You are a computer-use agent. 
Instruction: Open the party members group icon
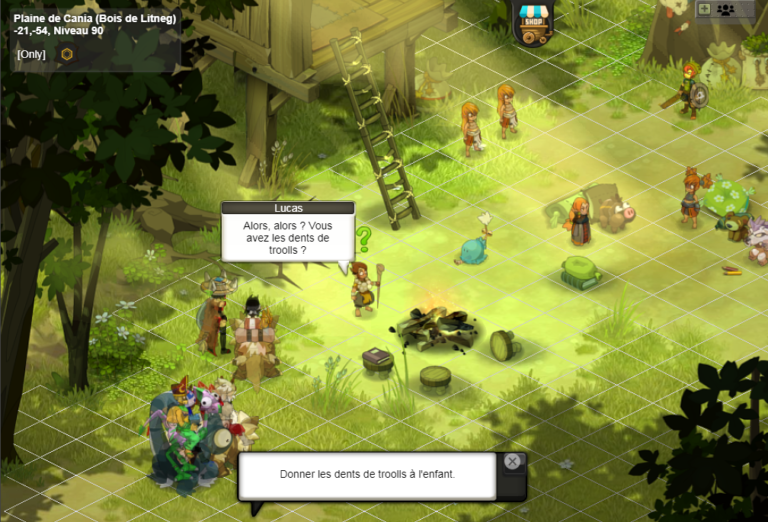[x=725, y=9]
